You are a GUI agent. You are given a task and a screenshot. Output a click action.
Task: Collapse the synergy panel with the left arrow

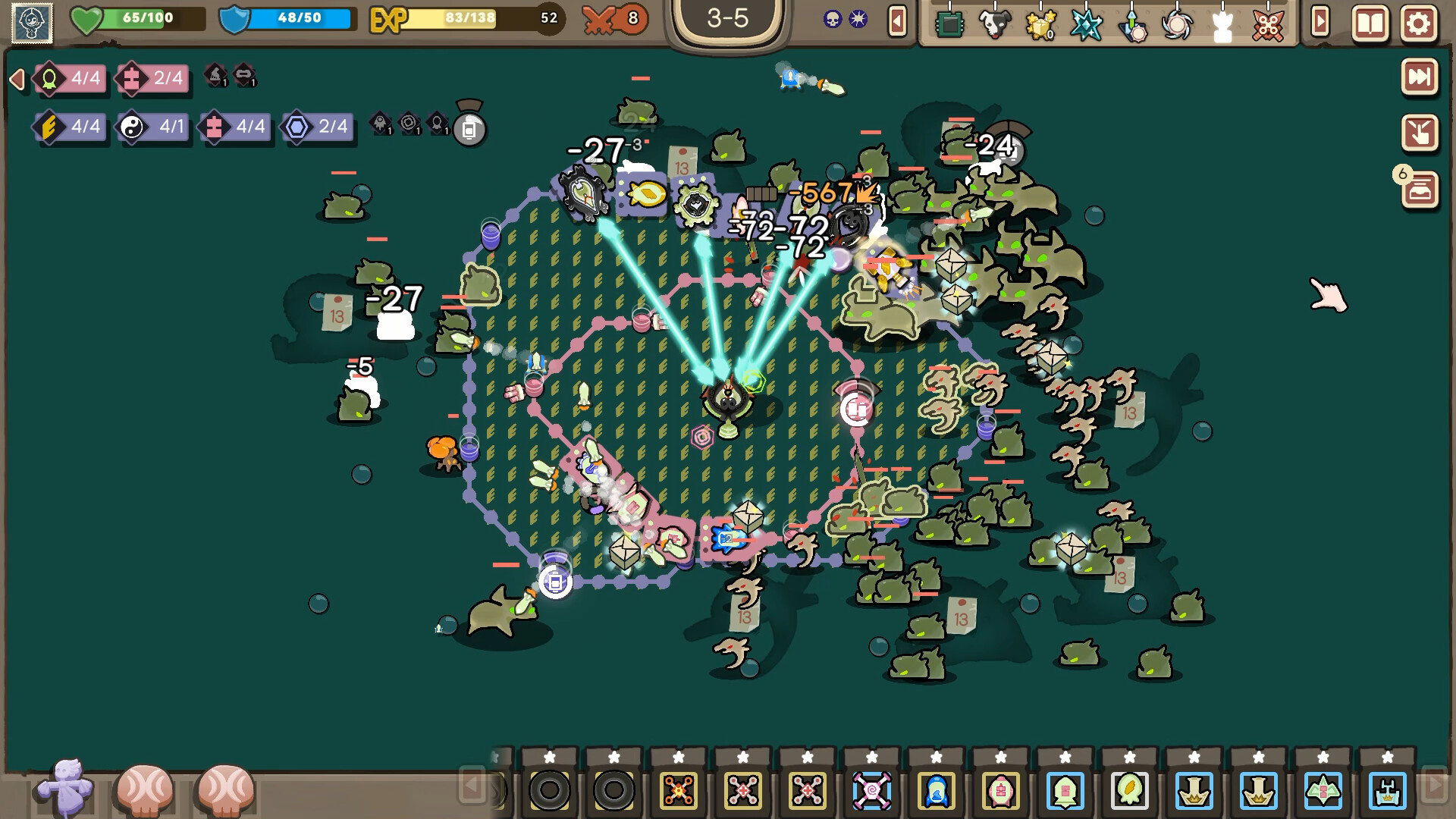pyautogui.click(x=17, y=79)
